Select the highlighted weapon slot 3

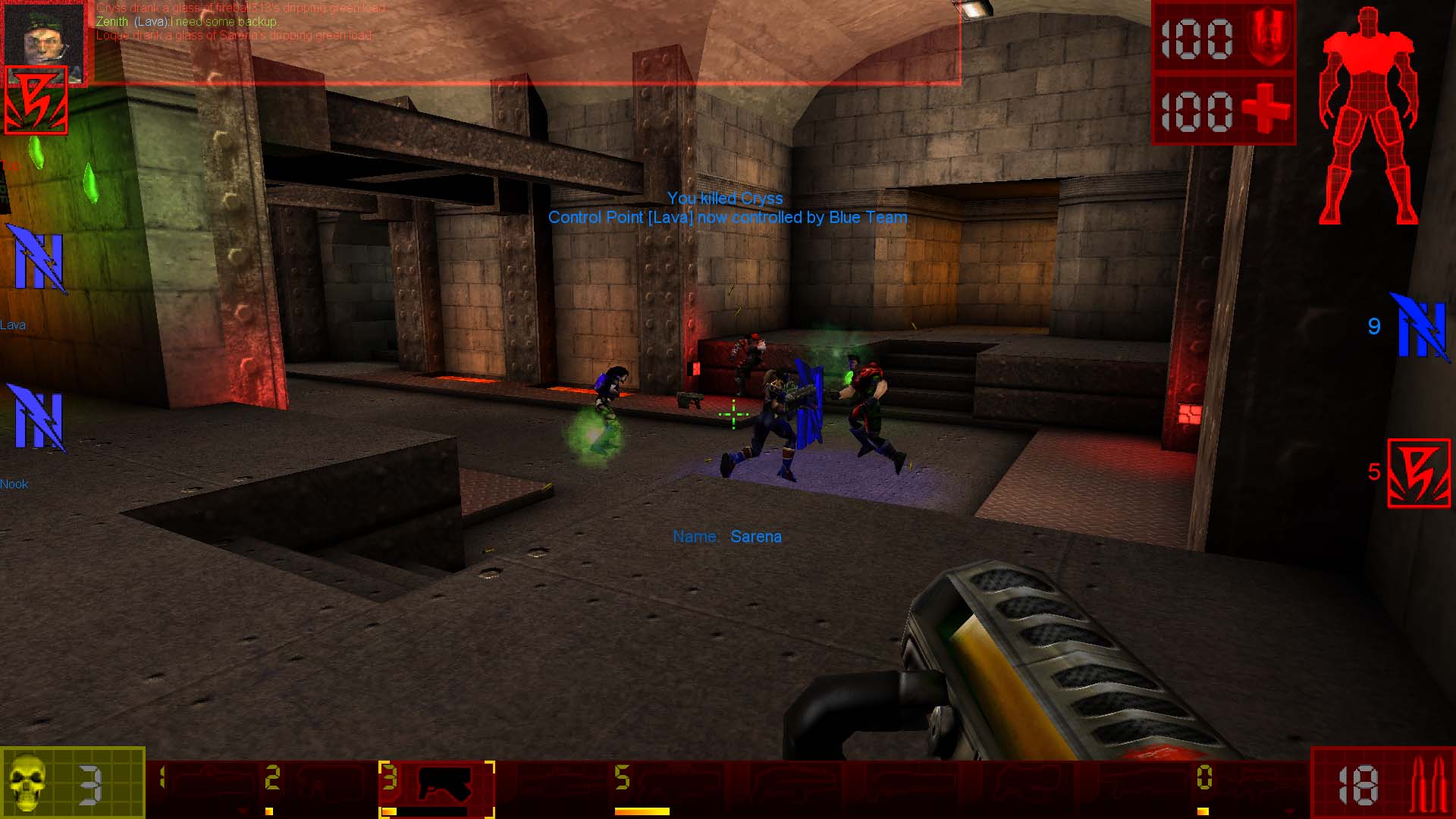point(437,788)
